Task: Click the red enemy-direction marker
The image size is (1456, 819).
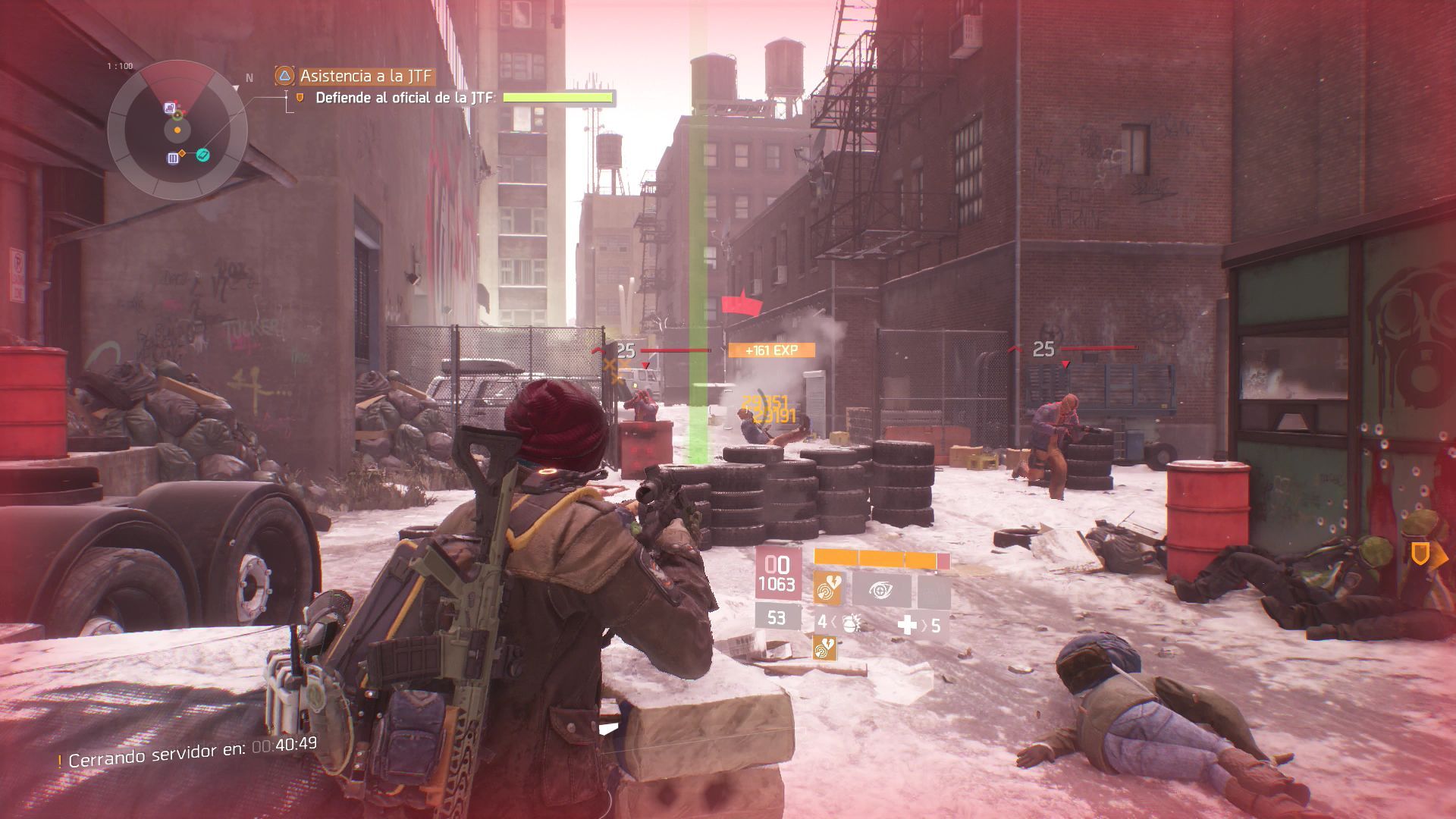Action: pyautogui.click(x=742, y=305)
